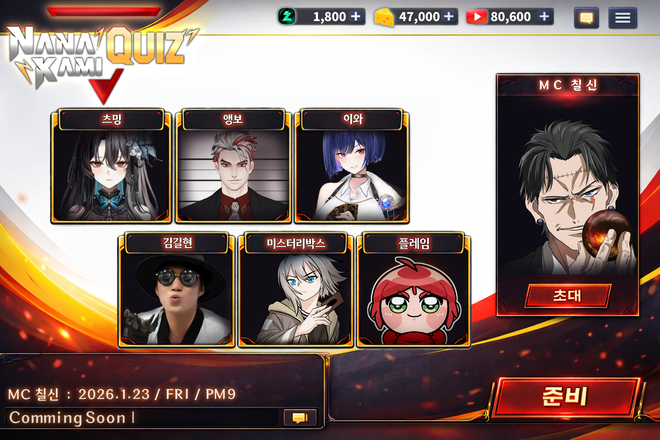Select the 김길현 character card

(175, 290)
